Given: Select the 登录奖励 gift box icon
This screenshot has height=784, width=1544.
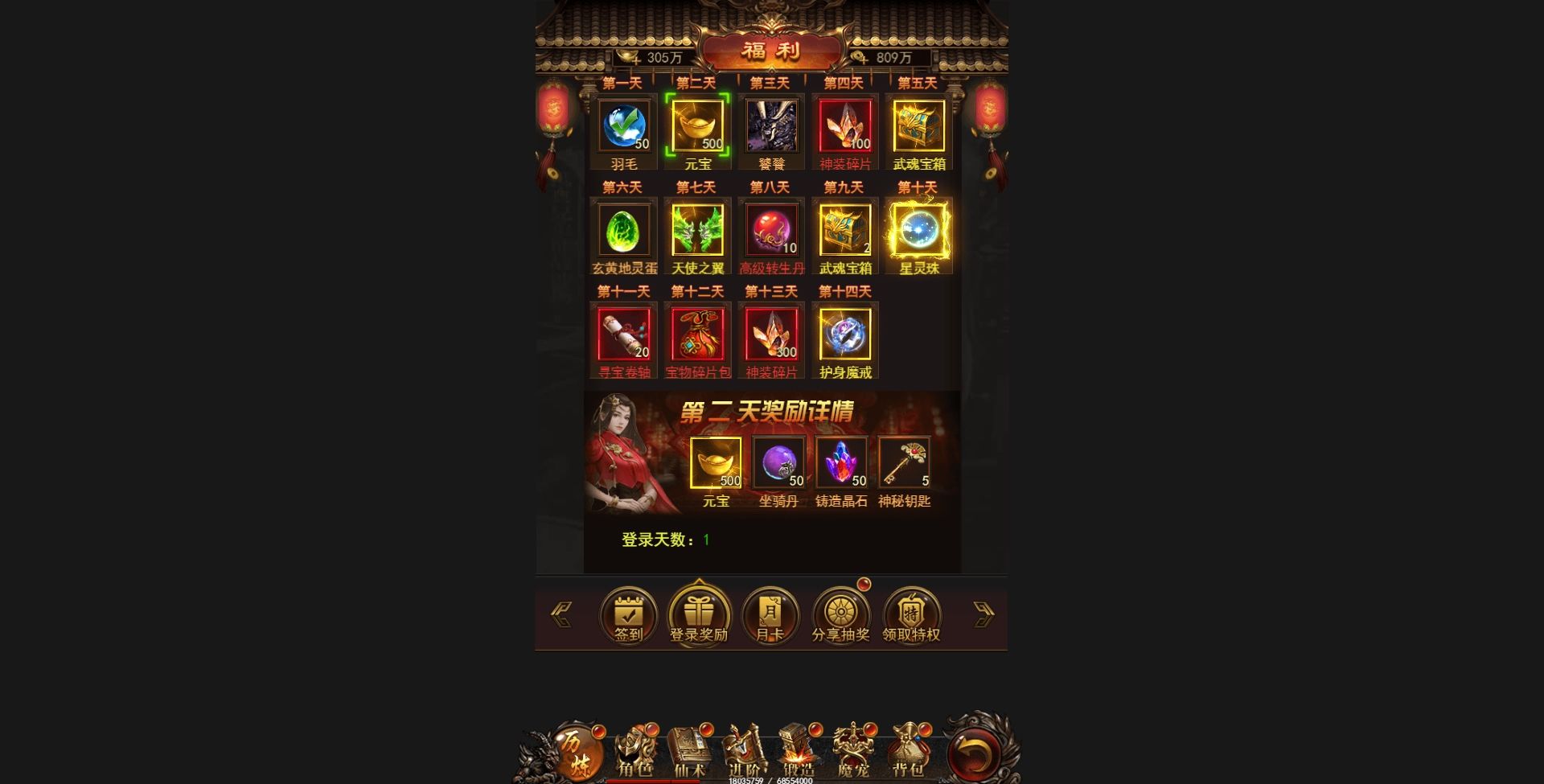Looking at the screenshot, I should coord(699,614).
